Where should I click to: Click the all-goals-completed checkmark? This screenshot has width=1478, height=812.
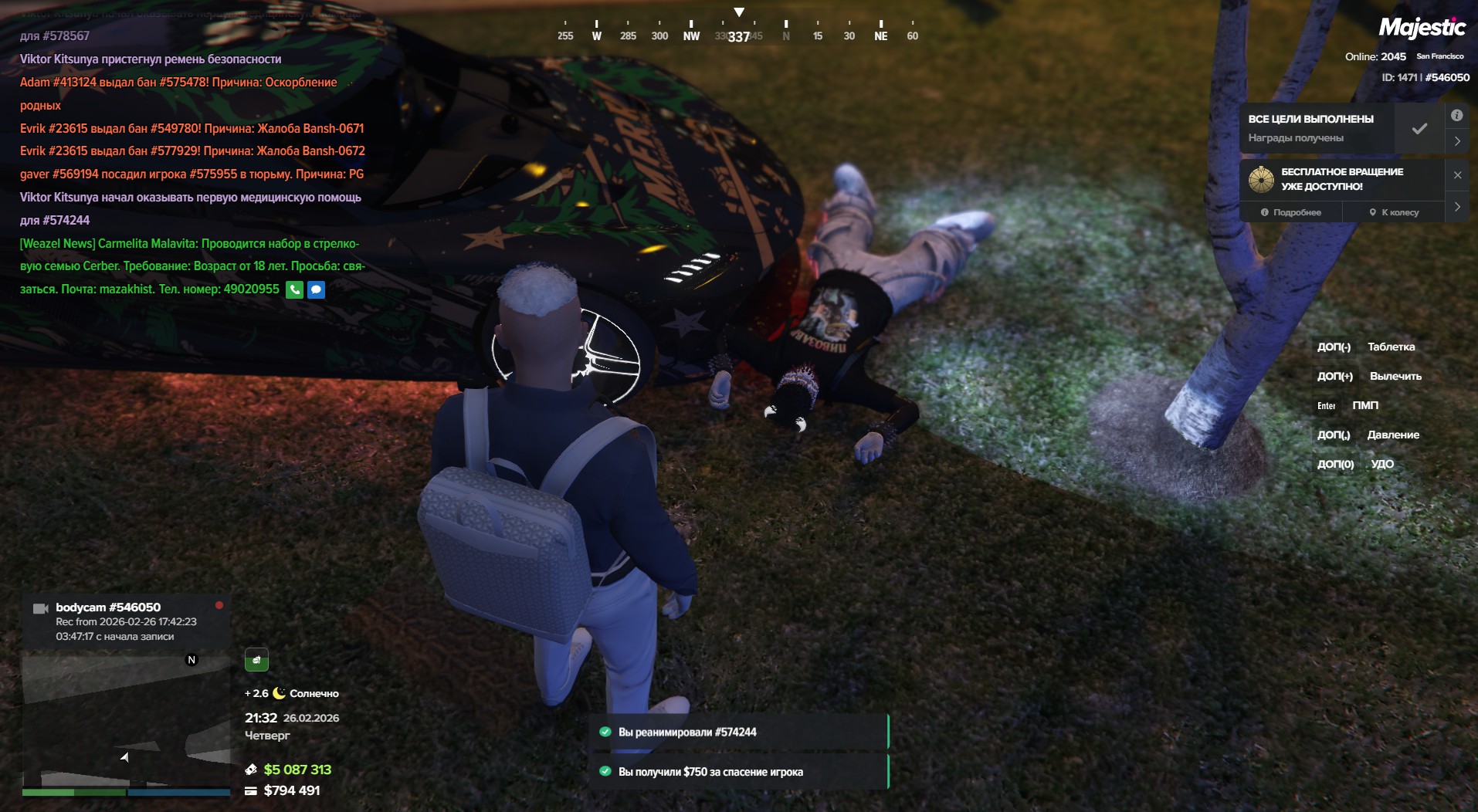1419,129
